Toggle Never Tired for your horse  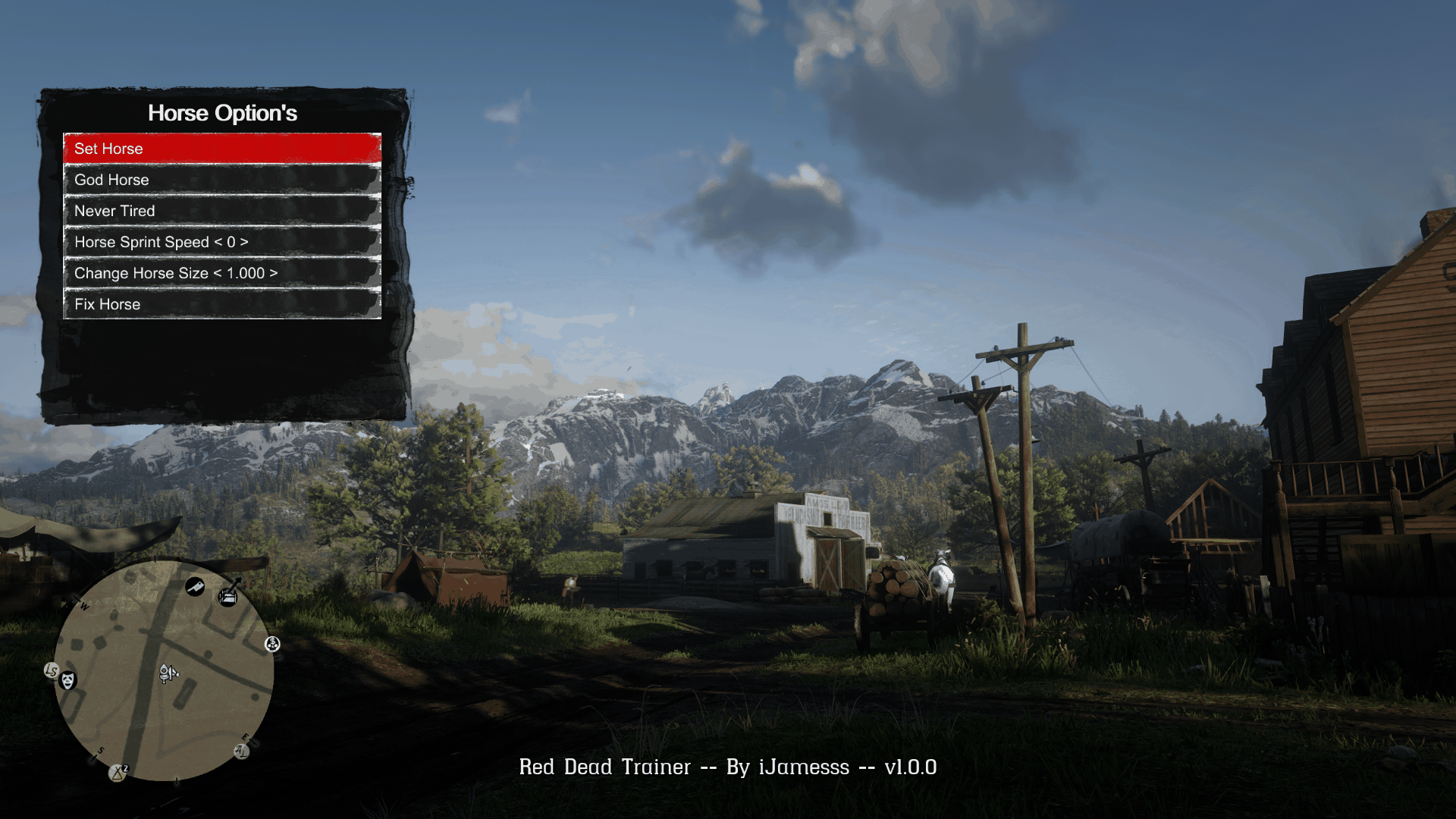[220, 211]
